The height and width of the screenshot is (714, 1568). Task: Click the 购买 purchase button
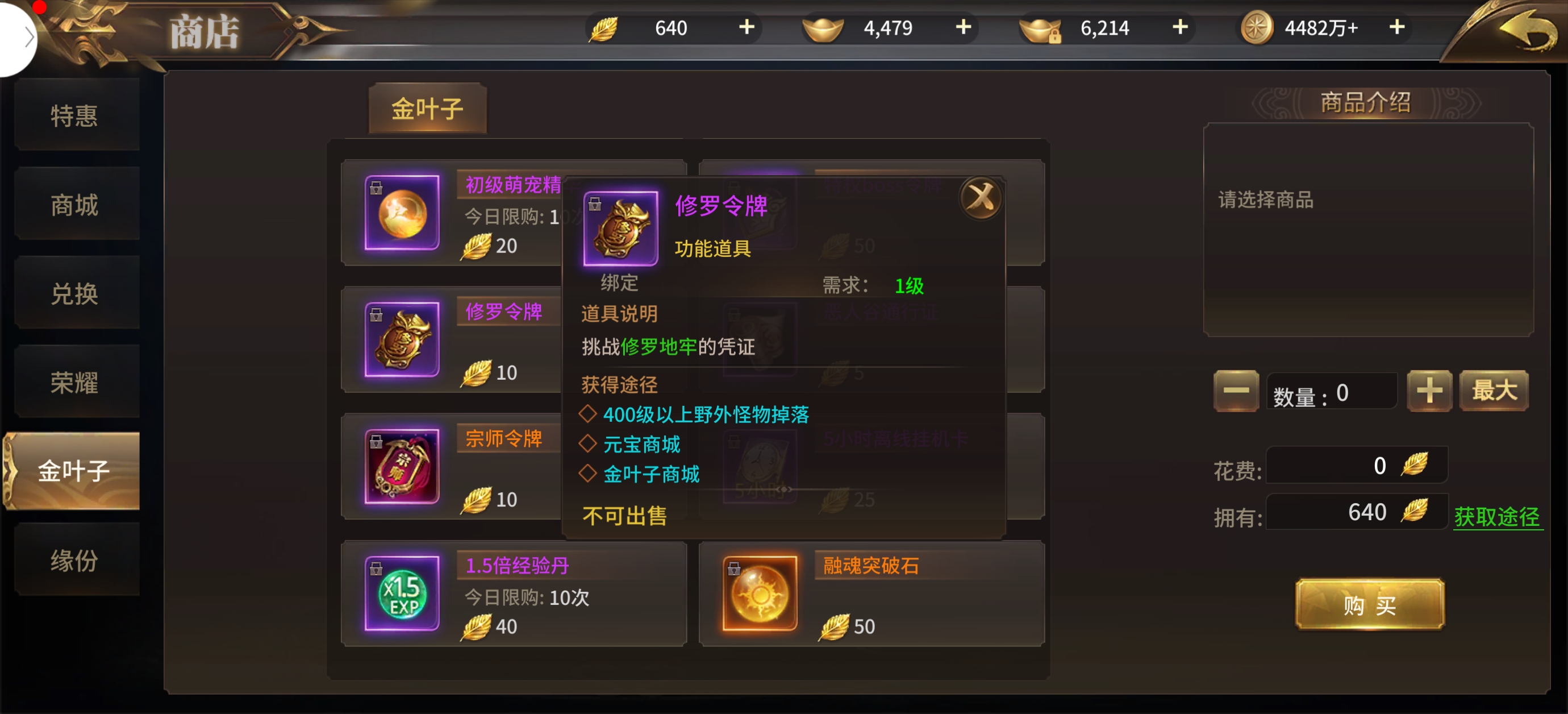[x=1369, y=605]
